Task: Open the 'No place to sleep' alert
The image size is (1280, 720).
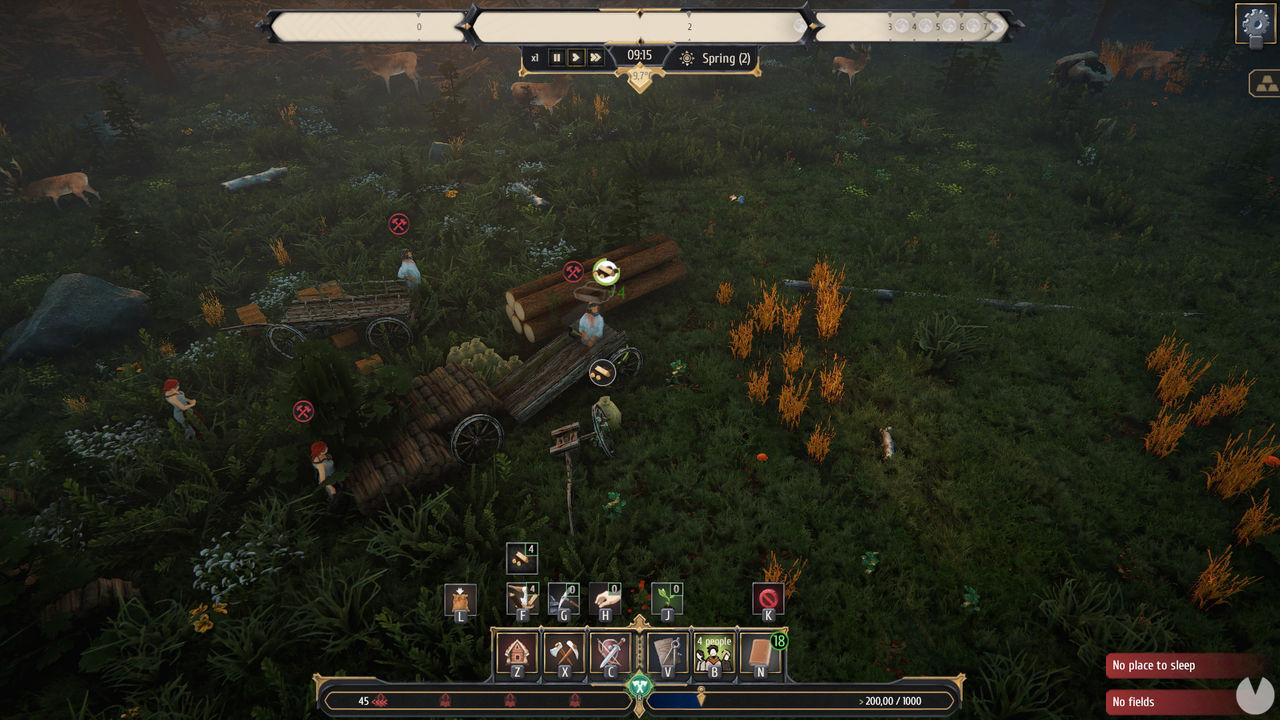Action: pyautogui.click(x=1180, y=666)
